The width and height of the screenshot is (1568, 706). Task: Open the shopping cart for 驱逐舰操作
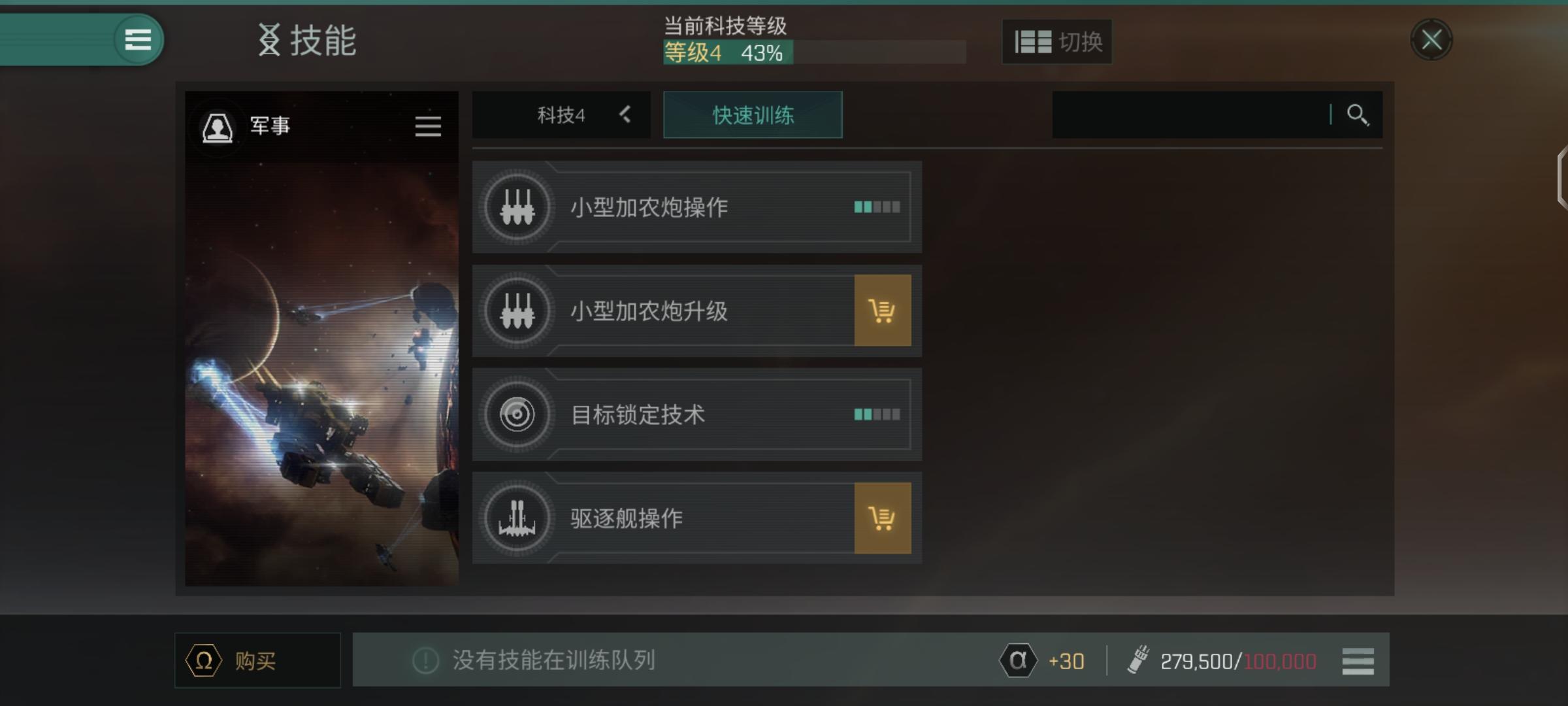[x=883, y=518]
